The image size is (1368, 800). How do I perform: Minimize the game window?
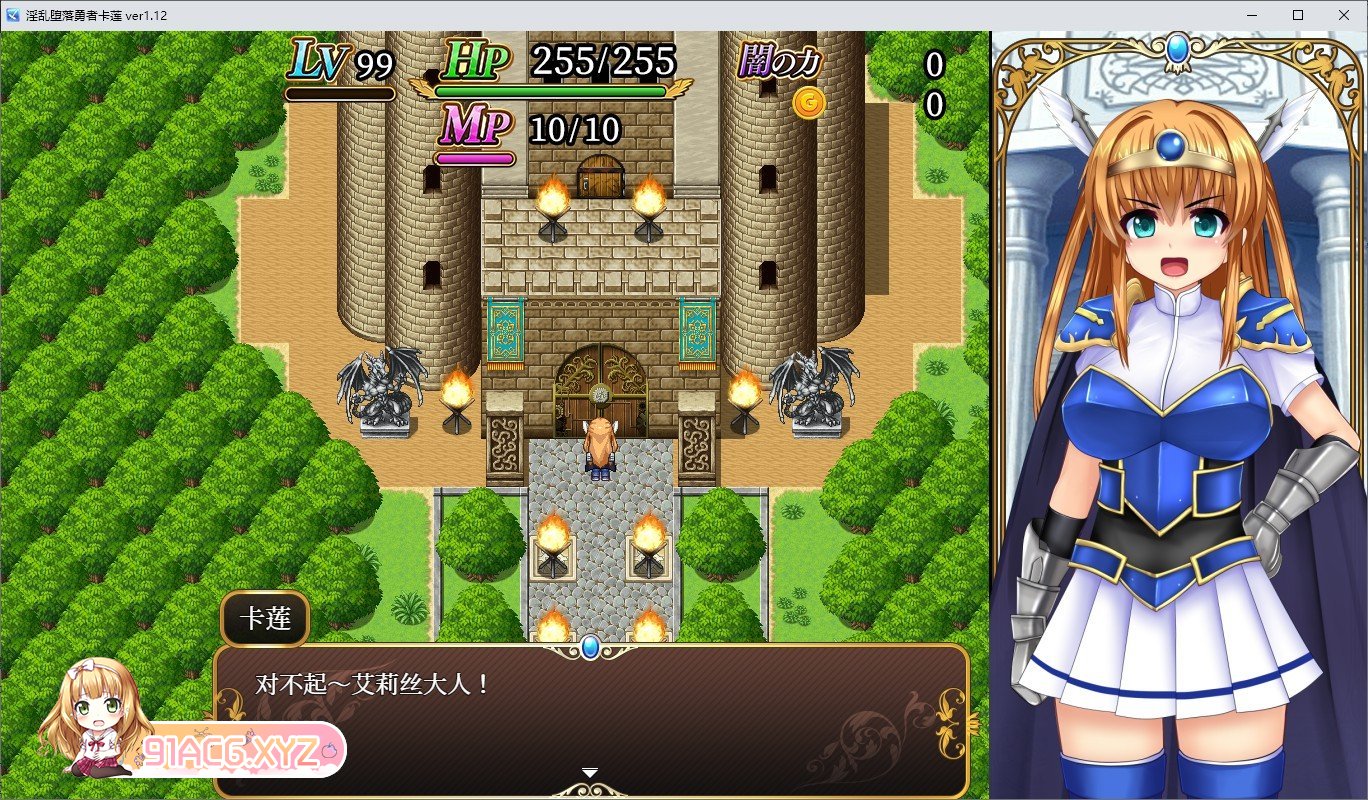click(1252, 15)
